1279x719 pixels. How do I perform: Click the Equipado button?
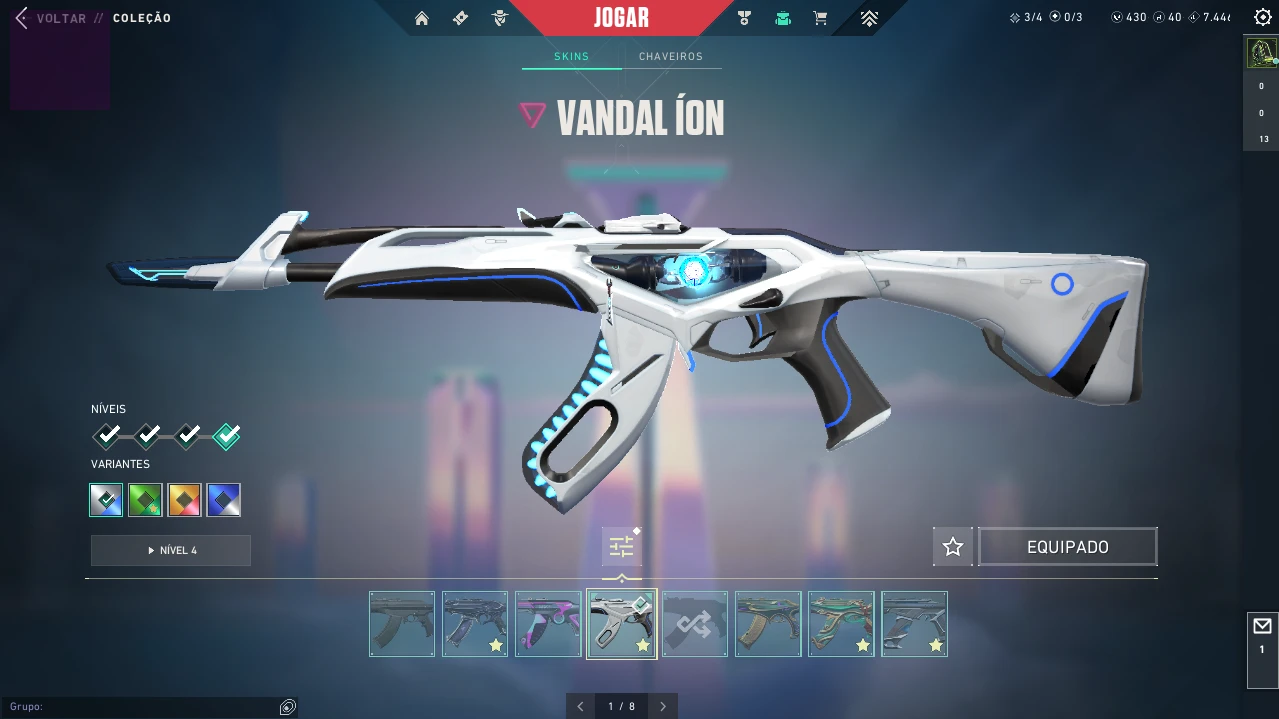click(x=1067, y=547)
